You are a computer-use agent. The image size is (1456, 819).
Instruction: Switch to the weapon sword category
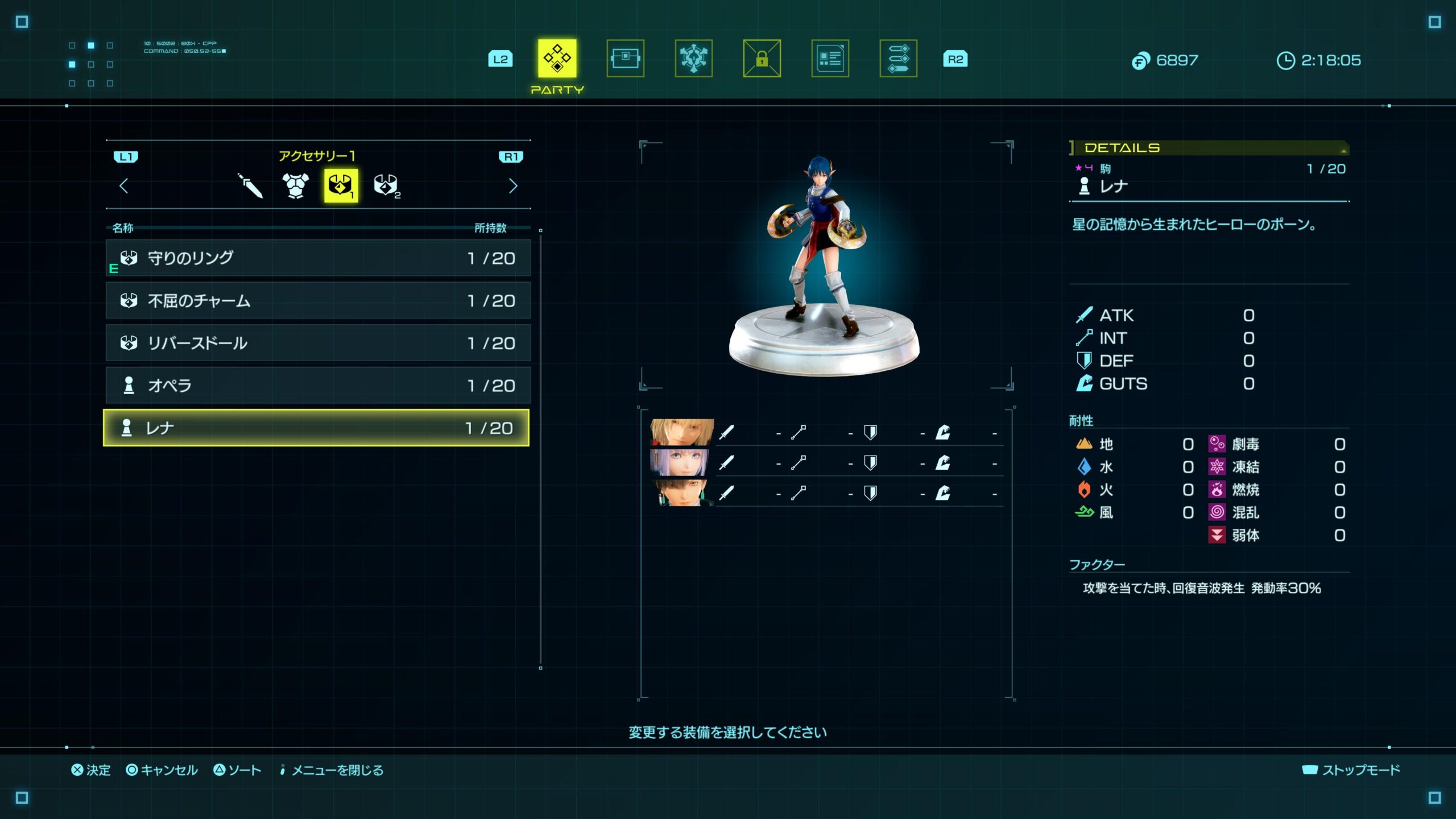click(250, 185)
